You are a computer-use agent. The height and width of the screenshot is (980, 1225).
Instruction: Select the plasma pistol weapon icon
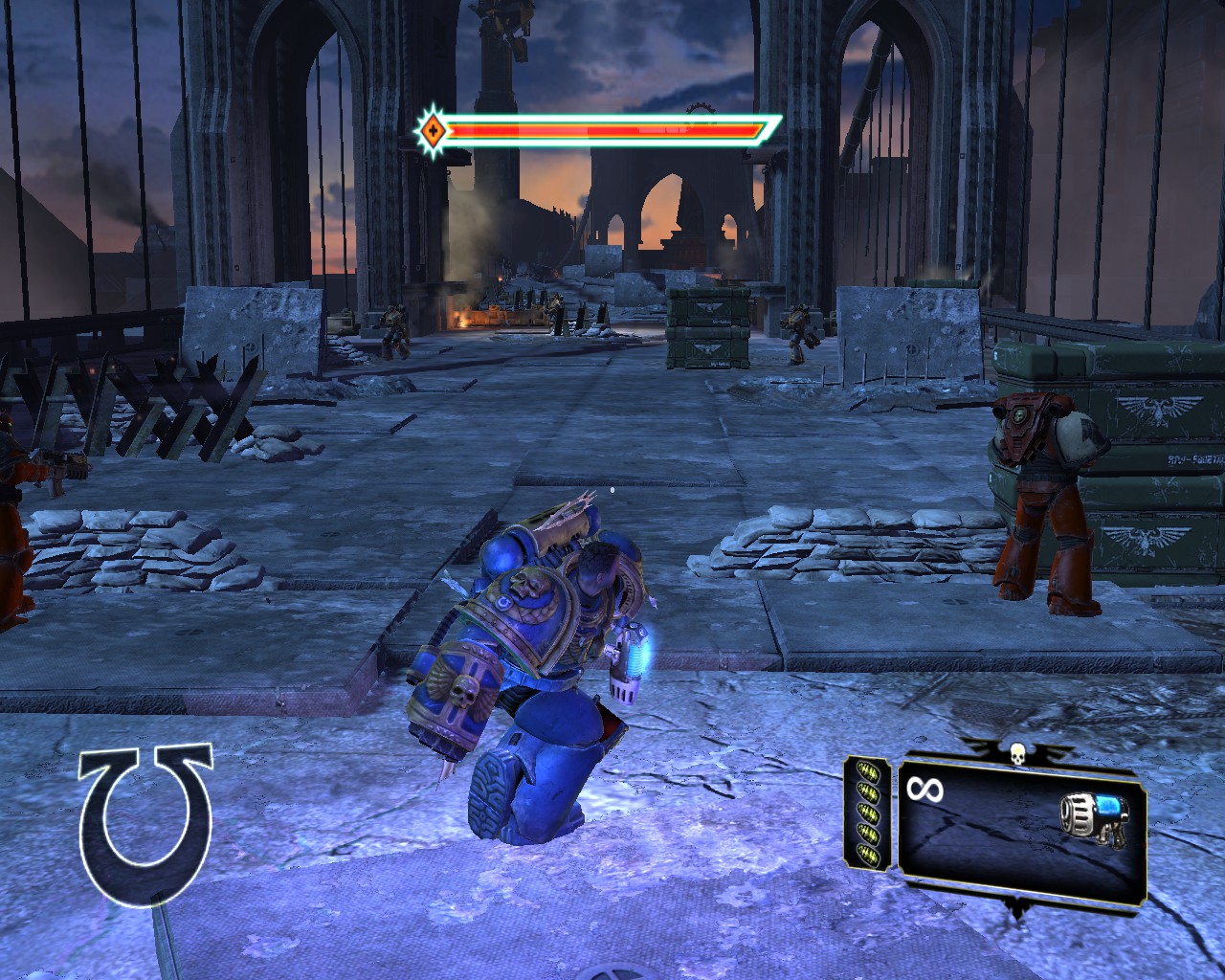tap(1094, 820)
